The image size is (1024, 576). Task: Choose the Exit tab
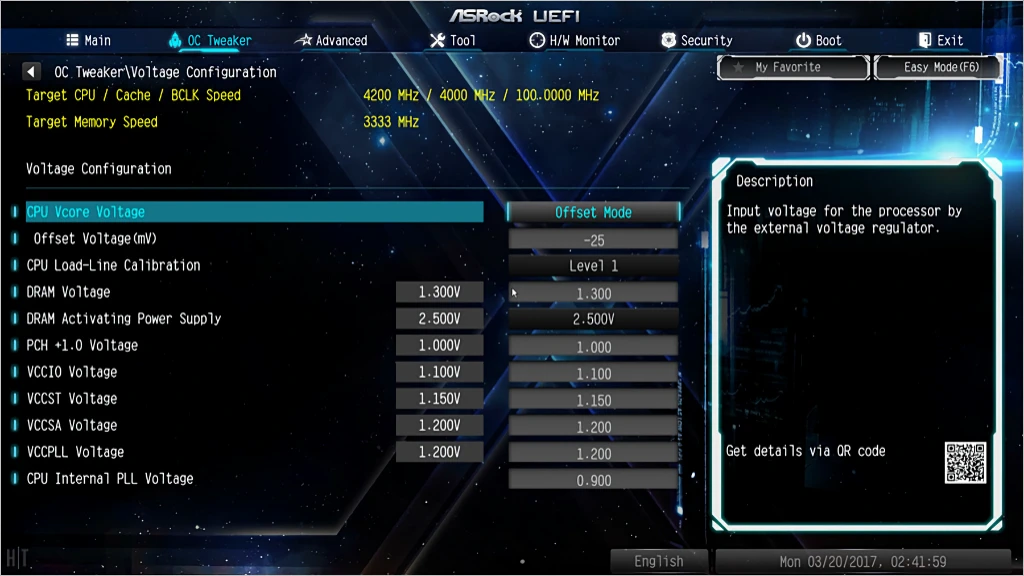coord(941,41)
